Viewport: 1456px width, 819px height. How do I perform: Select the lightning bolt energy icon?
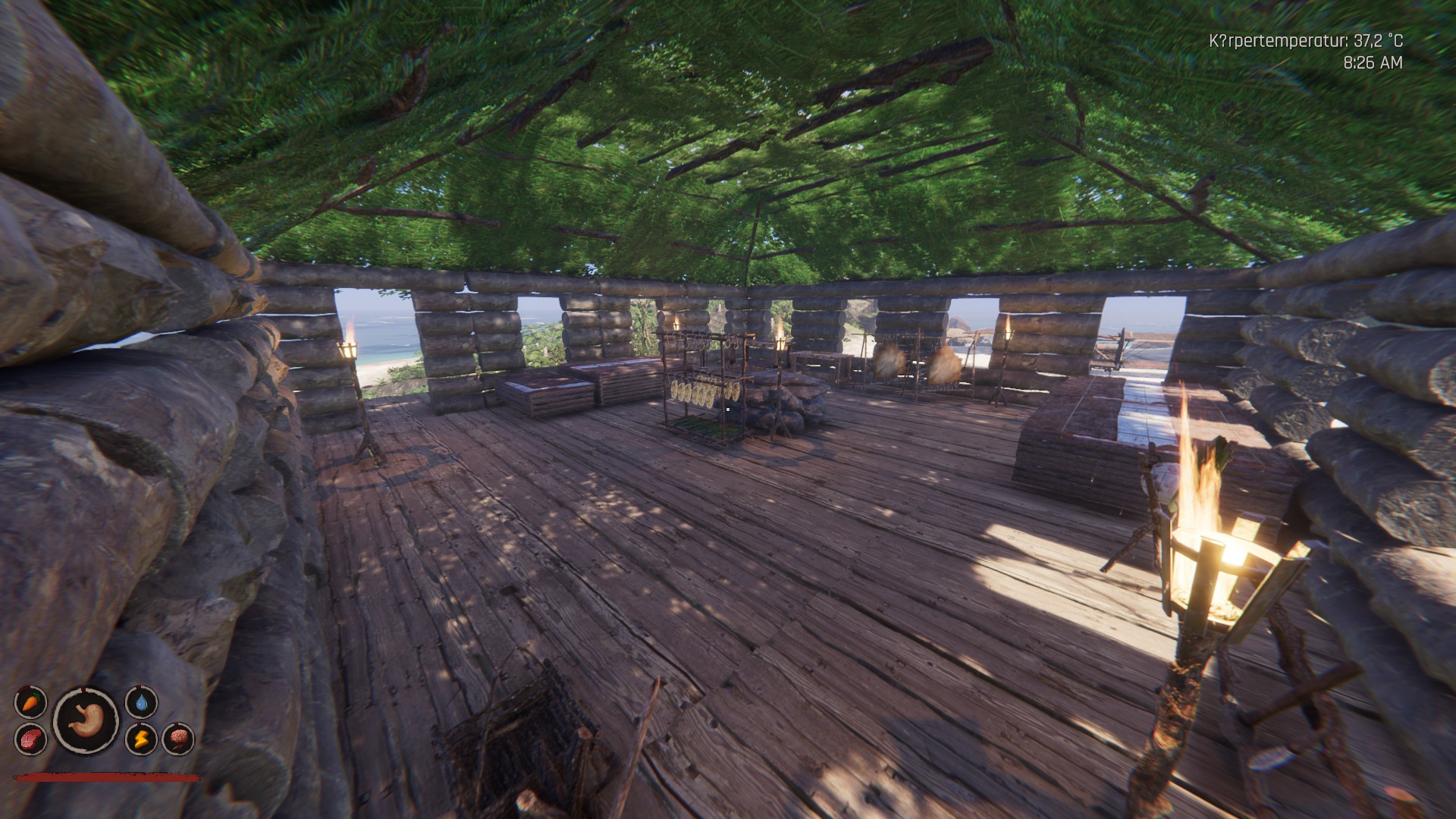point(141,739)
